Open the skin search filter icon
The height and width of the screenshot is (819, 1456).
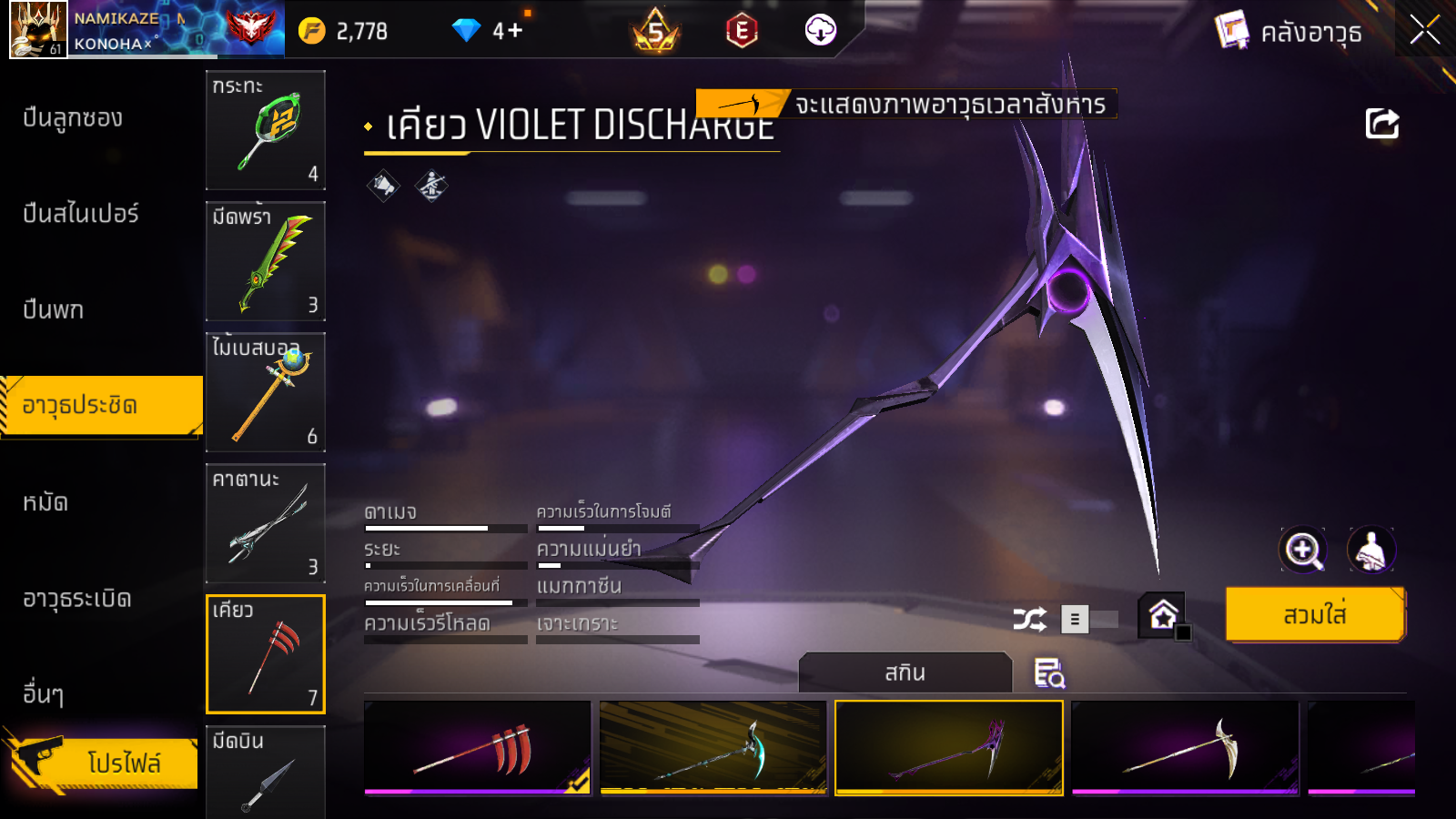click(1049, 673)
